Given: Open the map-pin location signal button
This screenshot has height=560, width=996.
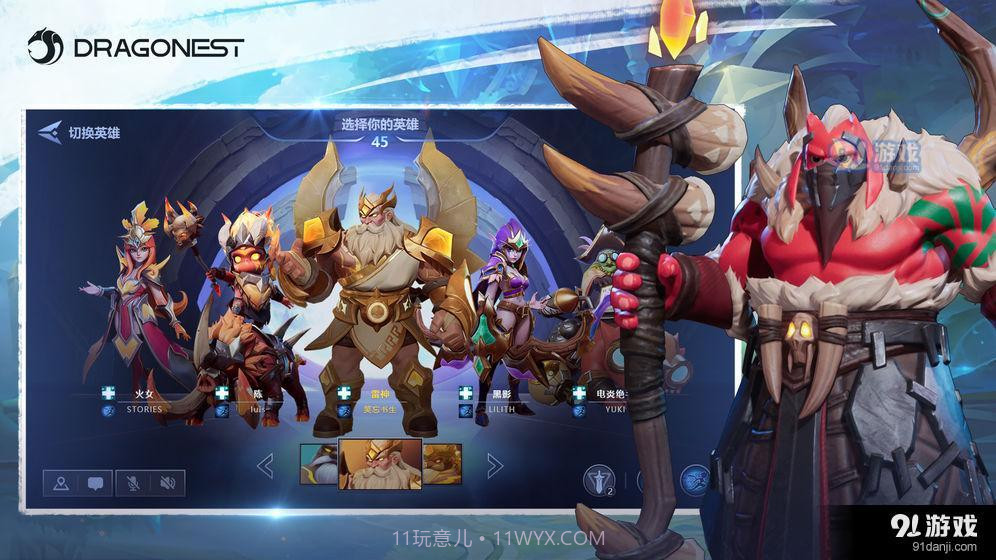Looking at the screenshot, I should click(61, 484).
